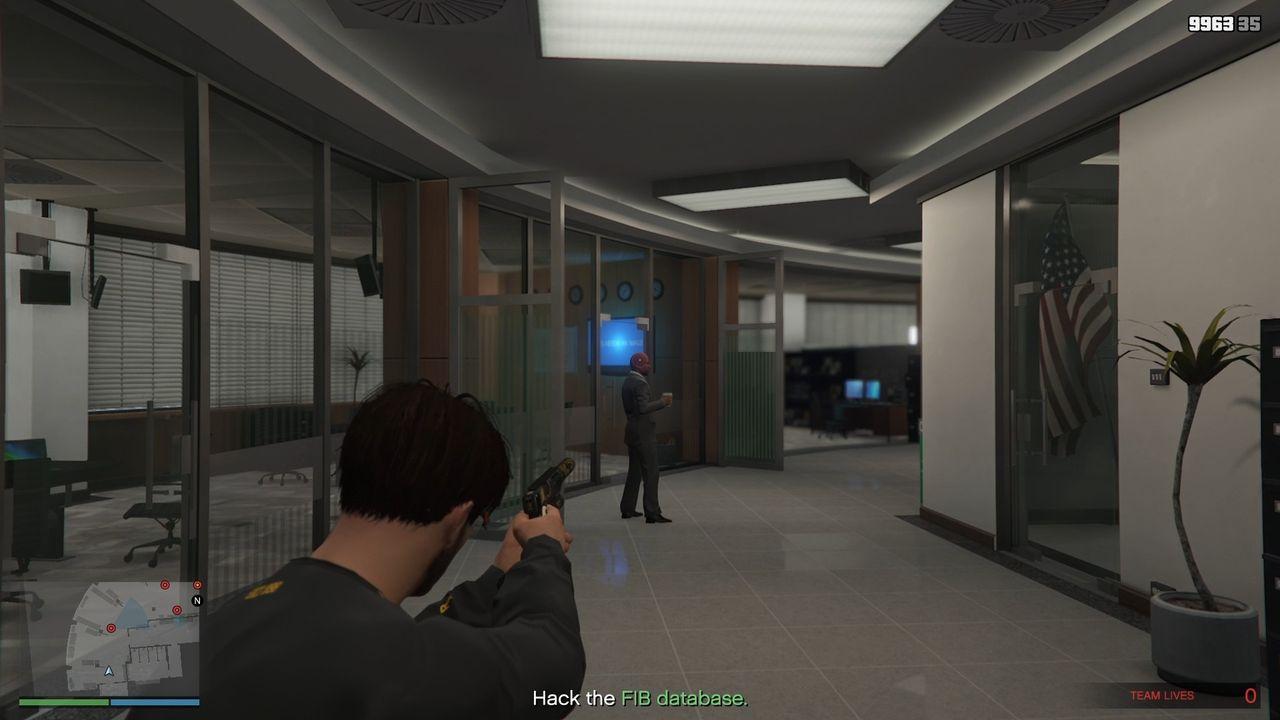Image resolution: width=1280 pixels, height=720 pixels.
Task: Click the north indicator on the minimap
Action: [198, 600]
